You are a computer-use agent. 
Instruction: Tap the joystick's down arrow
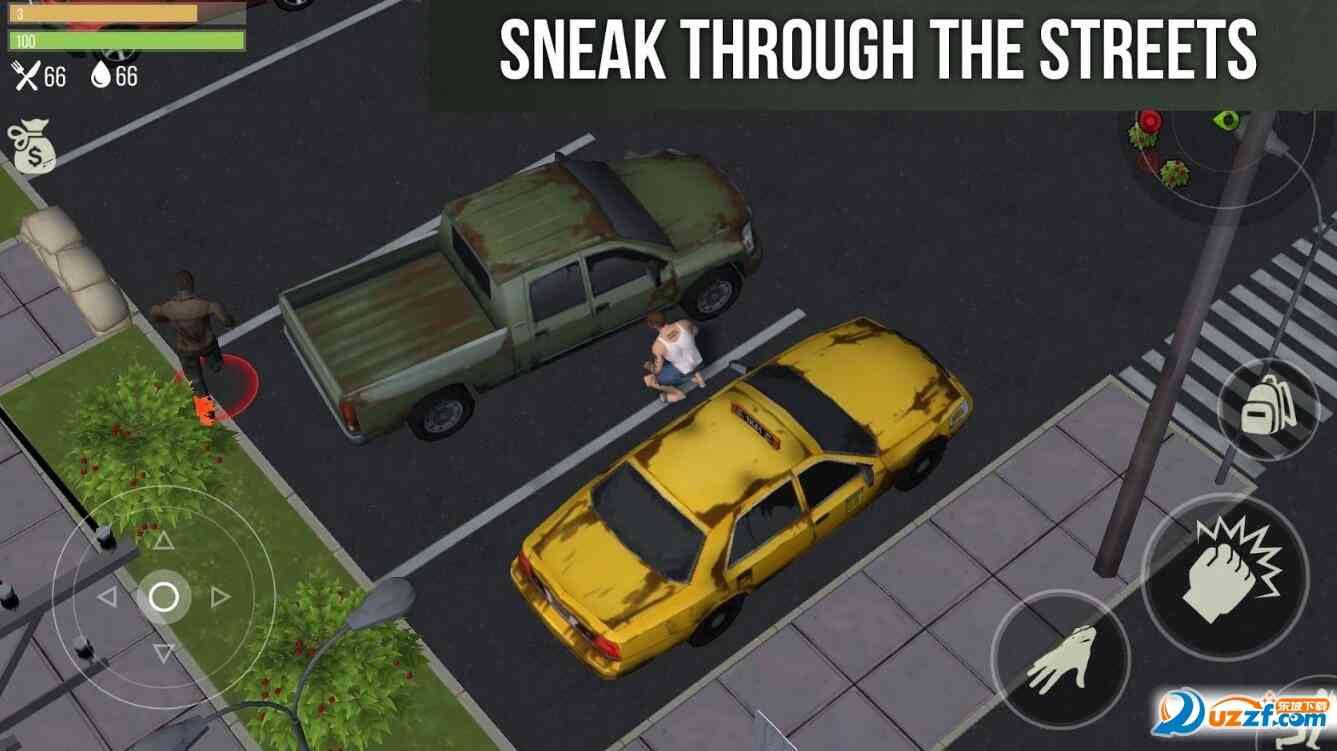tap(163, 653)
